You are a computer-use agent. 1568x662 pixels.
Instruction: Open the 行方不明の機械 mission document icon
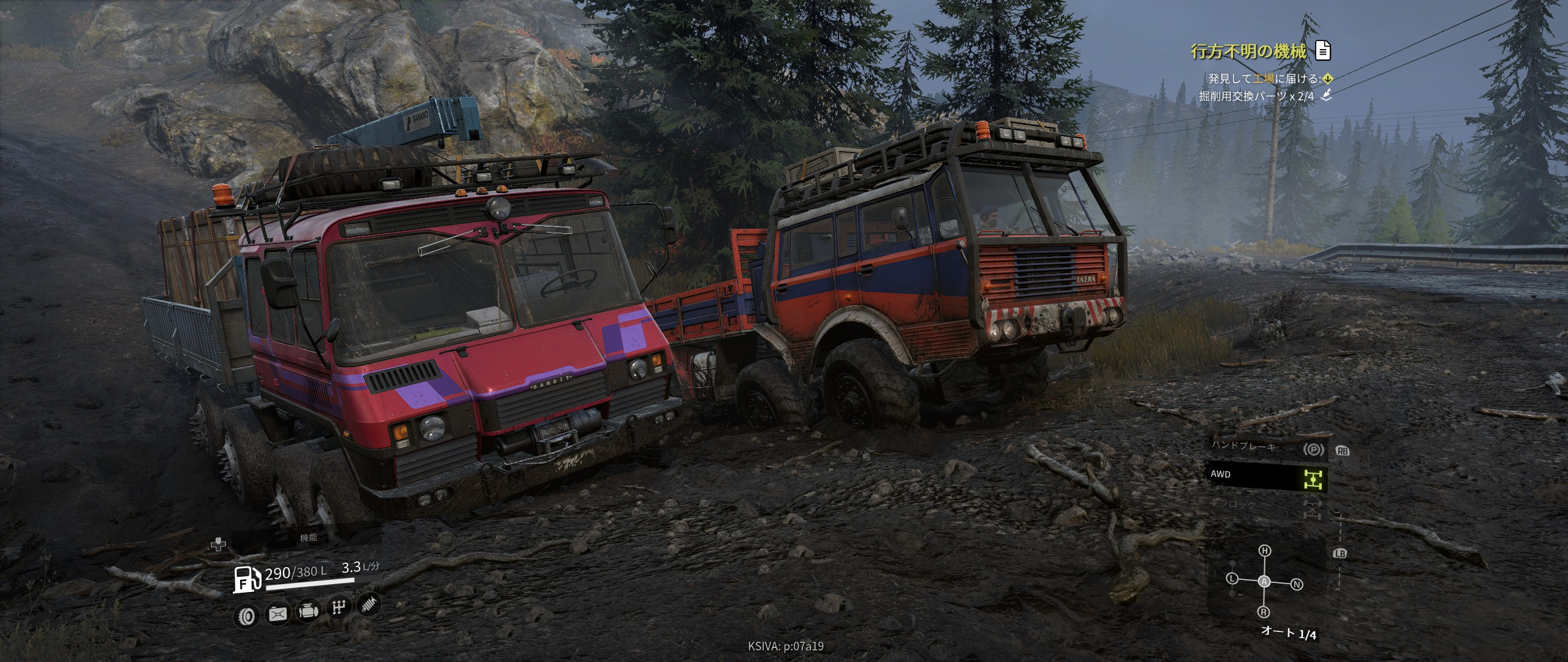coord(1323,51)
